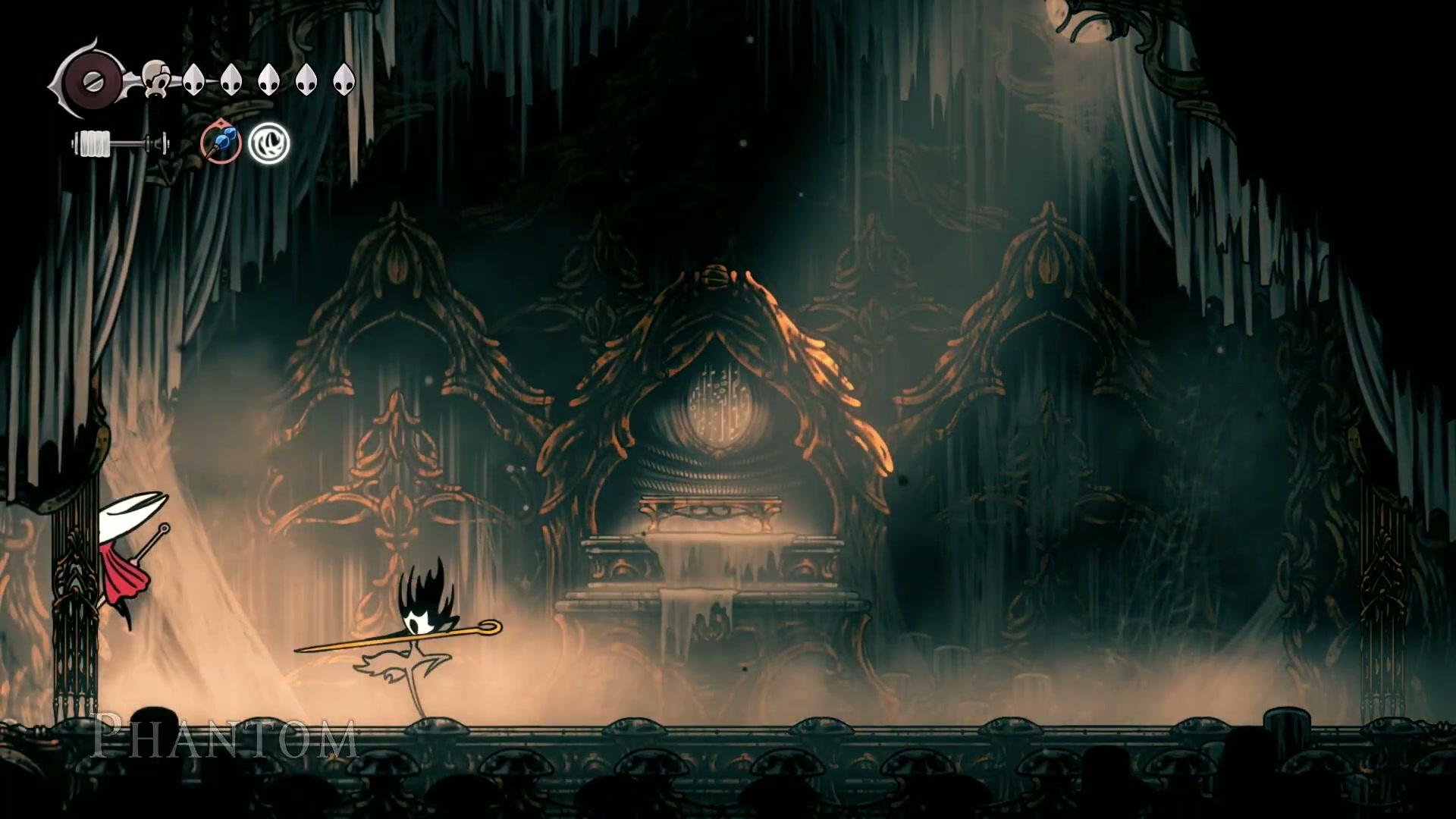The height and width of the screenshot is (819, 1456).
Task: Select the blue-tipped tool icon in the red ring
Action: coord(221,143)
